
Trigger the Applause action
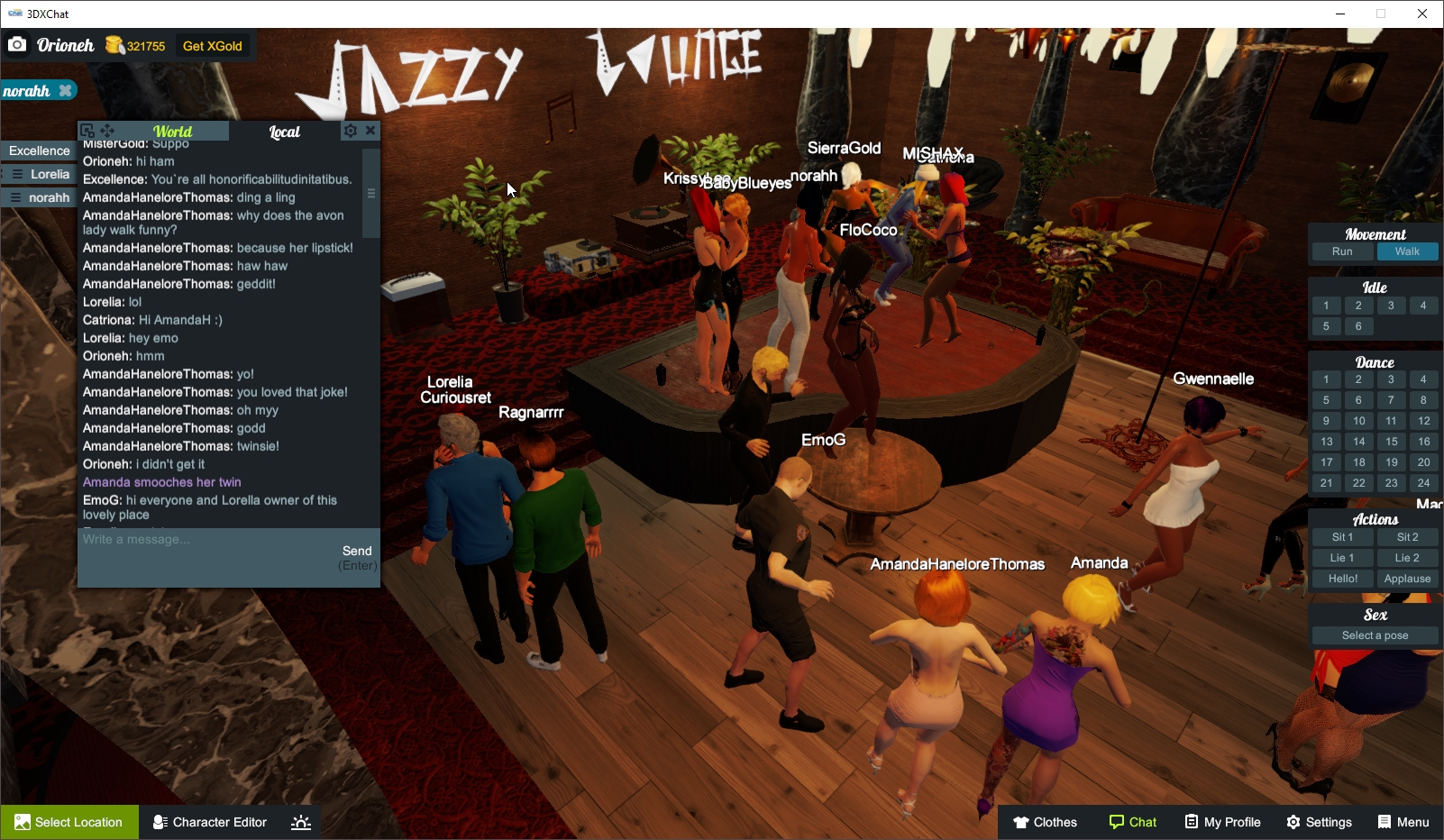point(1407,578)
